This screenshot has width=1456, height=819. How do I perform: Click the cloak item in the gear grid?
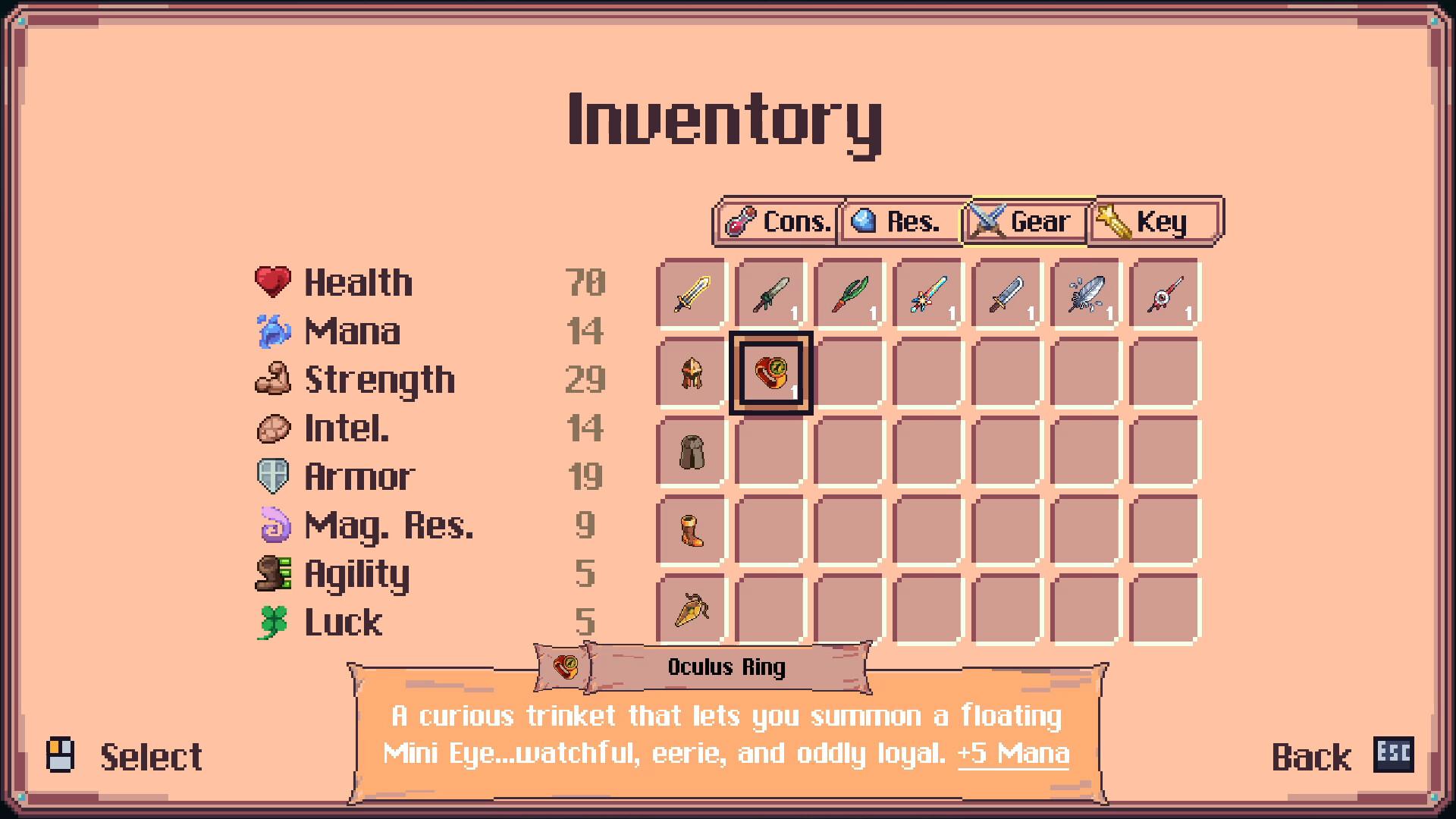click(691, 453)
